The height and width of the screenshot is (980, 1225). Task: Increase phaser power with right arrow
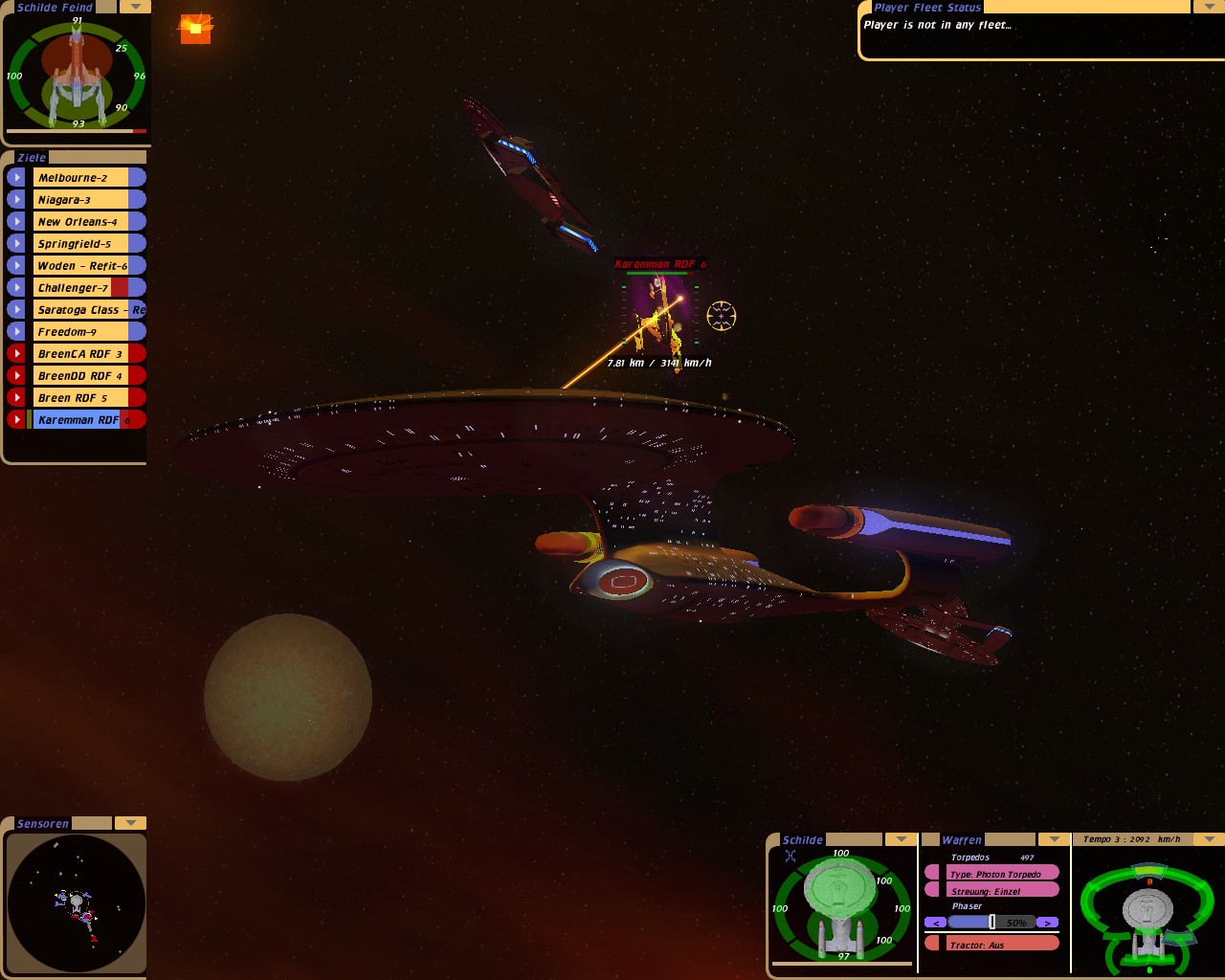pyautogui.click(x=1048, y=923)
